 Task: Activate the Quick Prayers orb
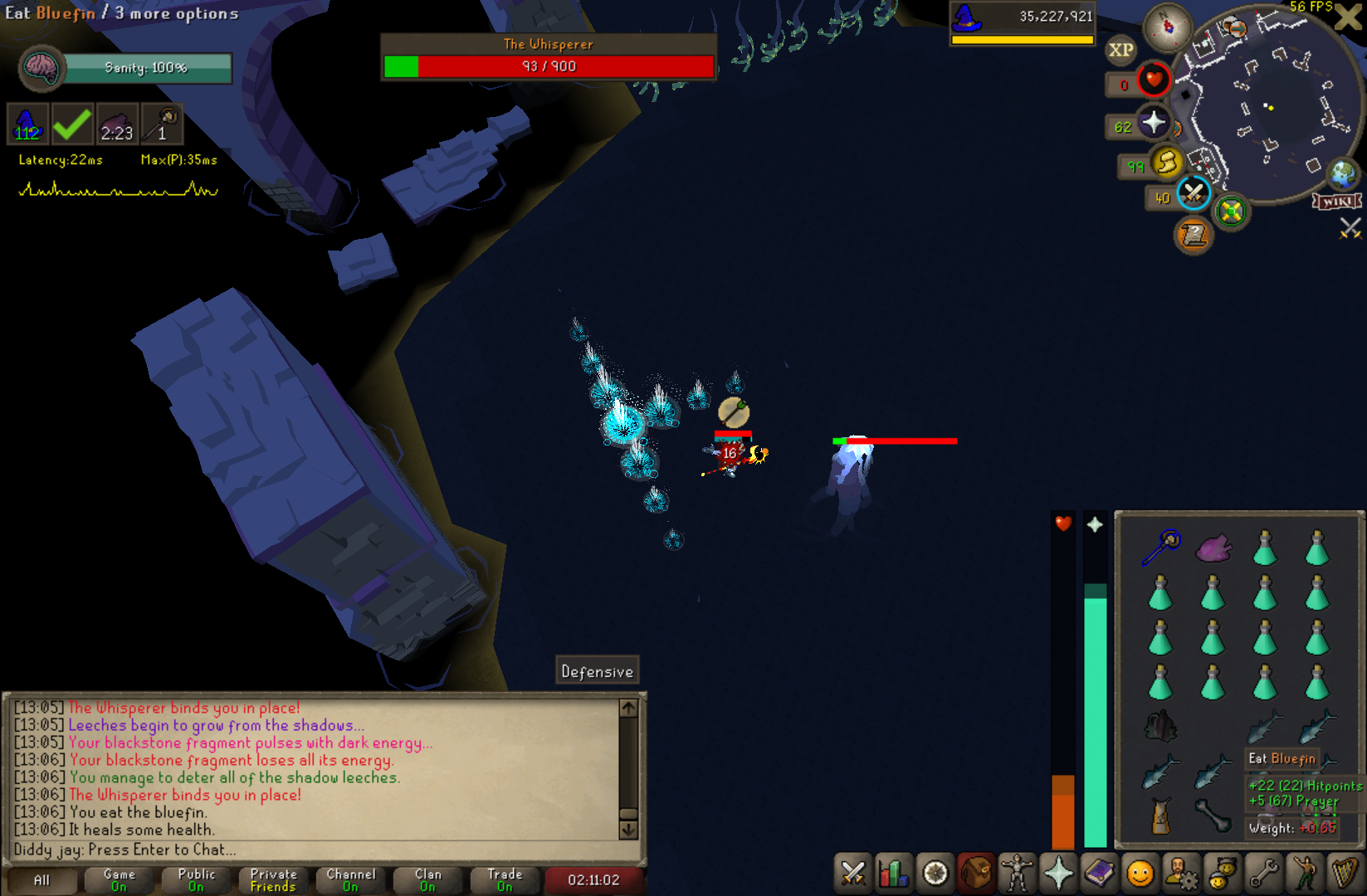click(x=1153, y=124)
